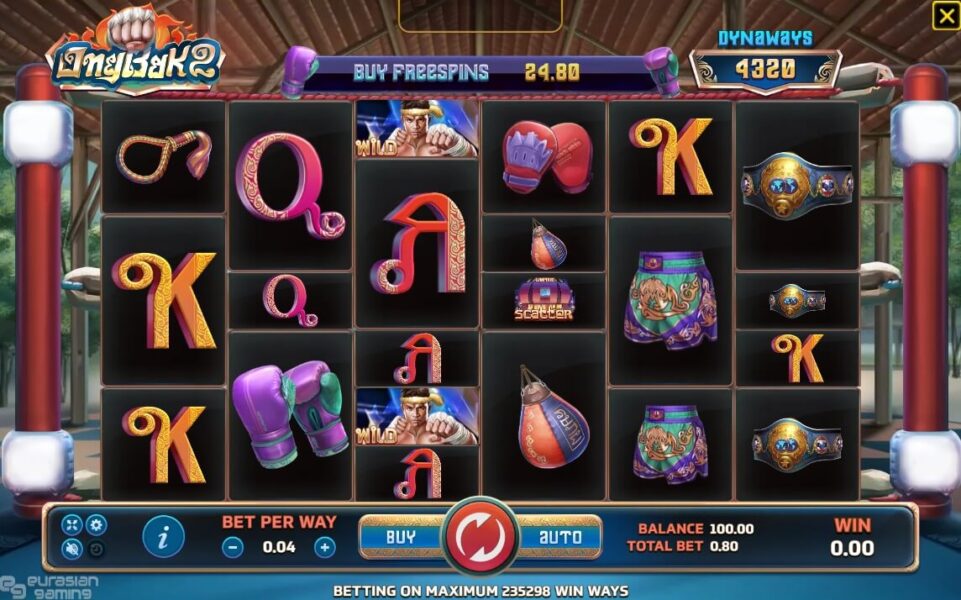Open the history clock icon
This screenshot has height=600, width=961.
click(95, 548)
